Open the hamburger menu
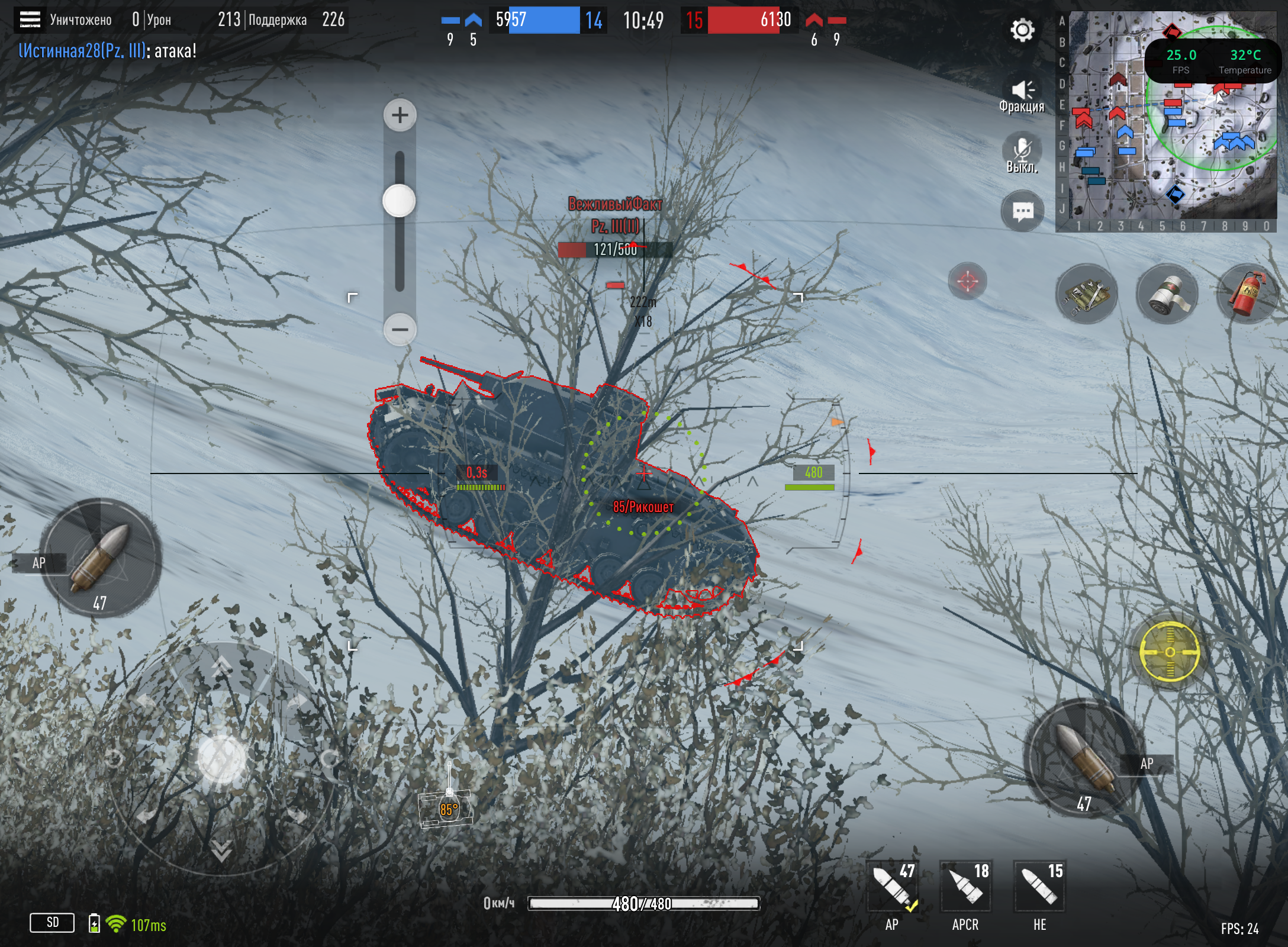 click(x=30, y=20)
